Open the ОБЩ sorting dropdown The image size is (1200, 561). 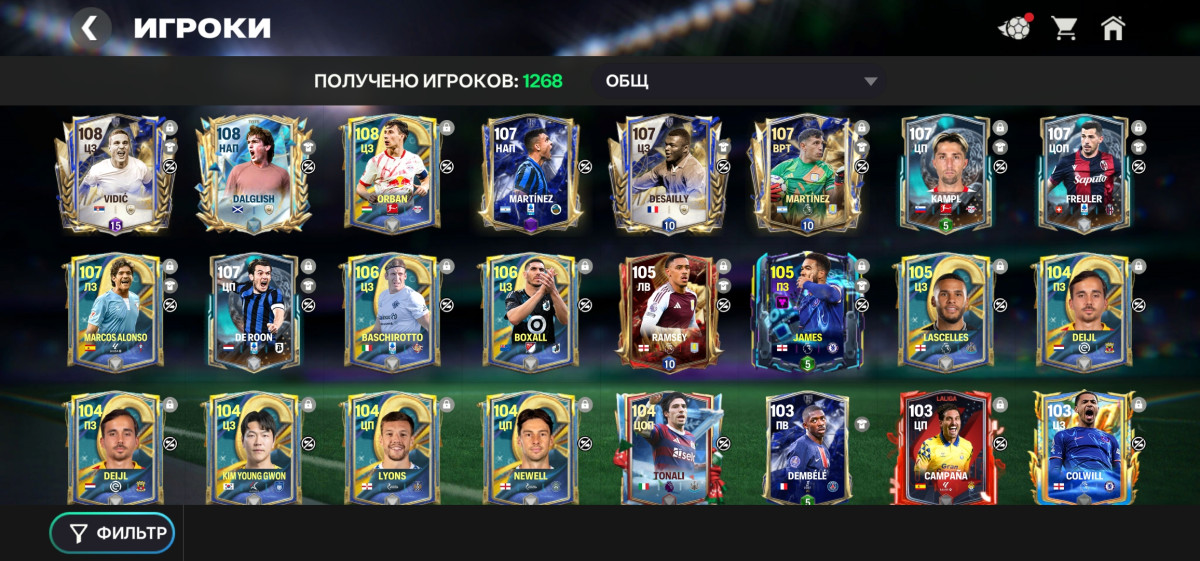click(x=740, y=81)
